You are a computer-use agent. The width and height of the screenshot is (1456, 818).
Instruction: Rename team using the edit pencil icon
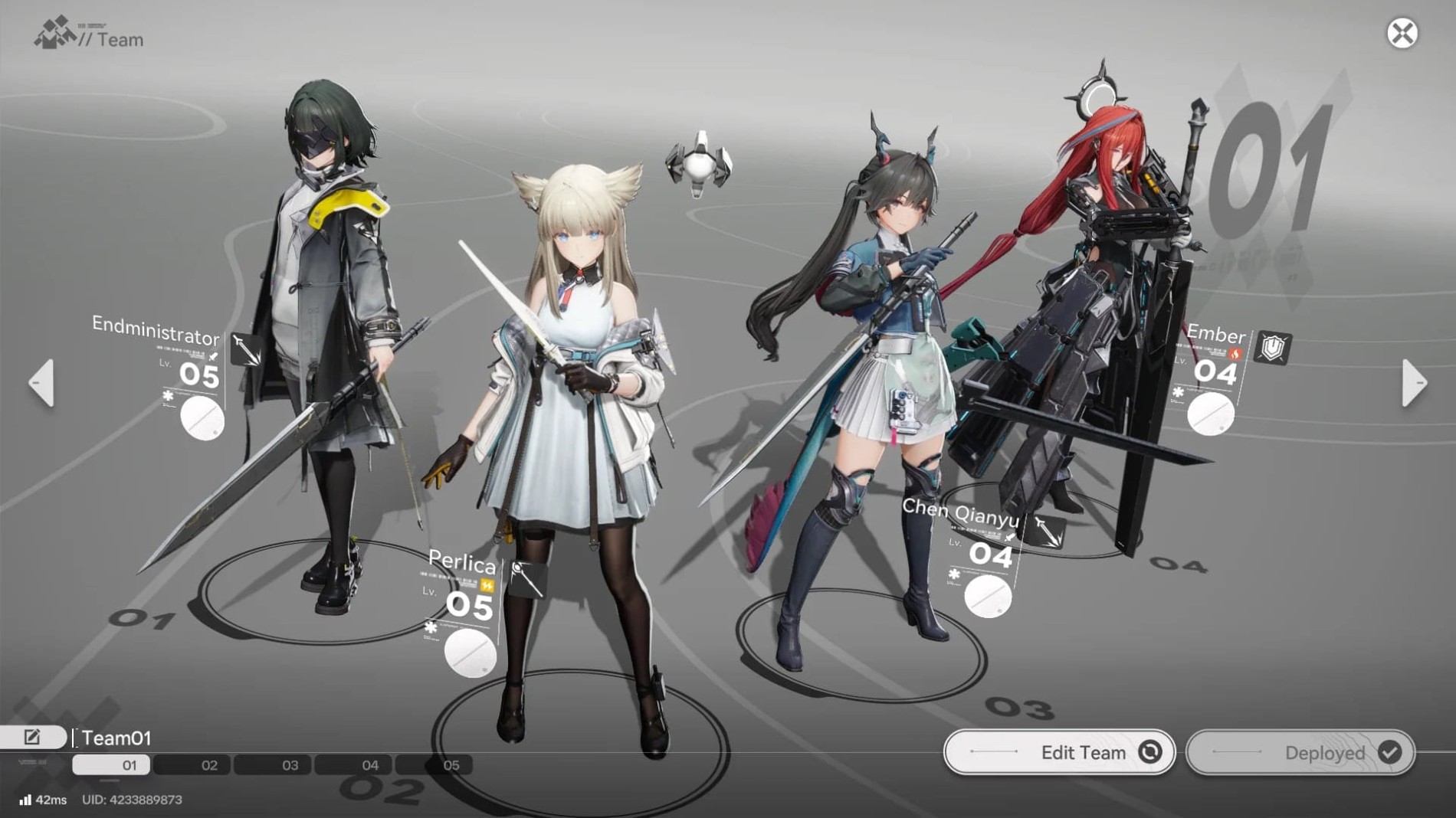[x=32, y=737]
